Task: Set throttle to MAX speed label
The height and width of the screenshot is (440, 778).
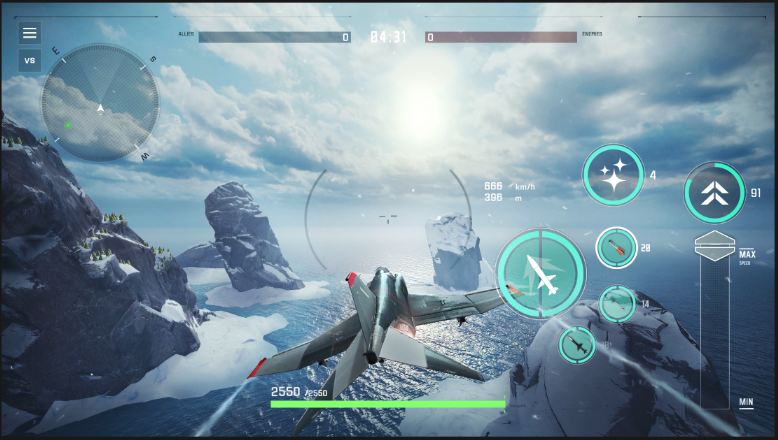Action: tap(746, 255)
